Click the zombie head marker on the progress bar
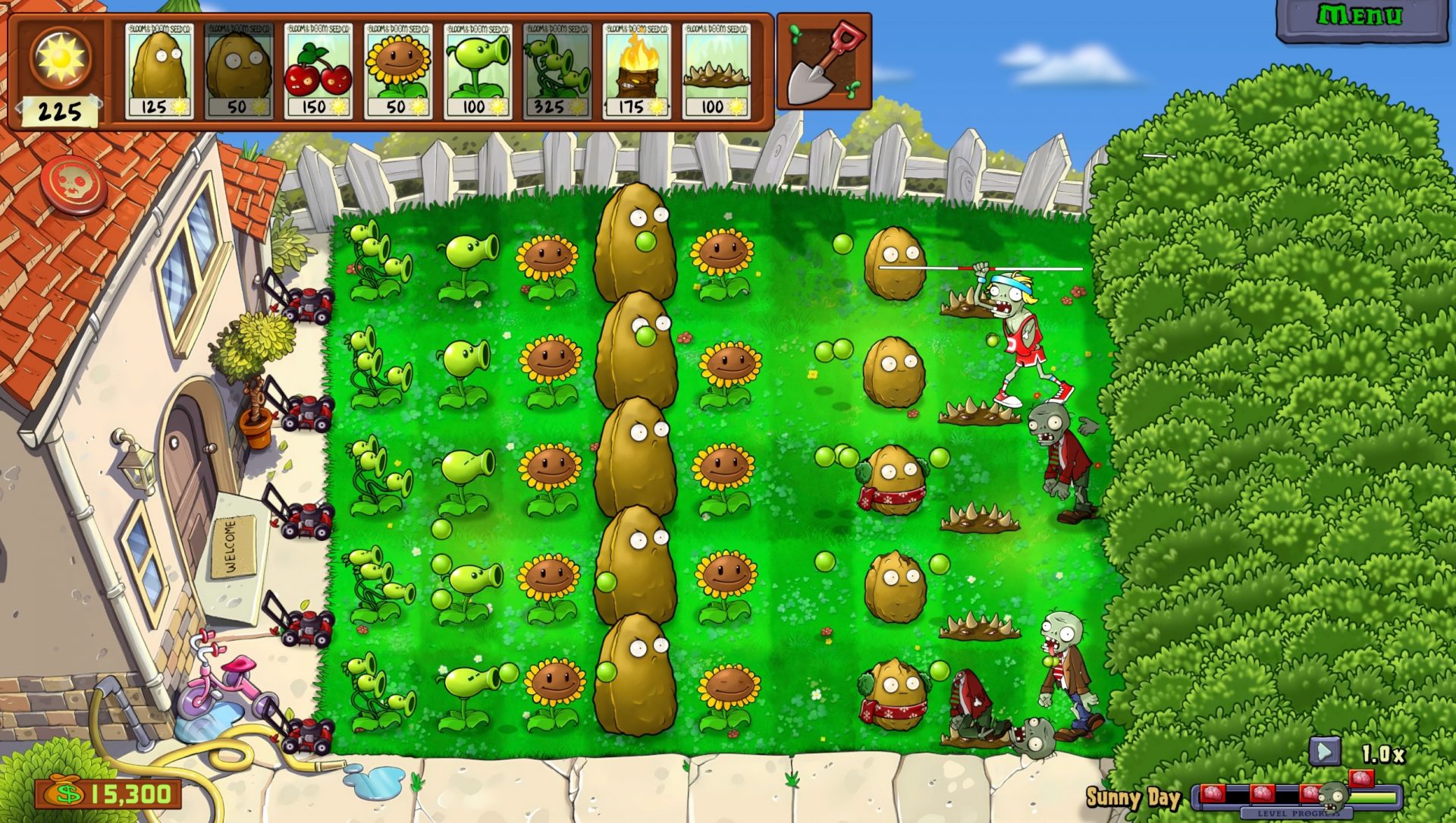 point(1332,796)
